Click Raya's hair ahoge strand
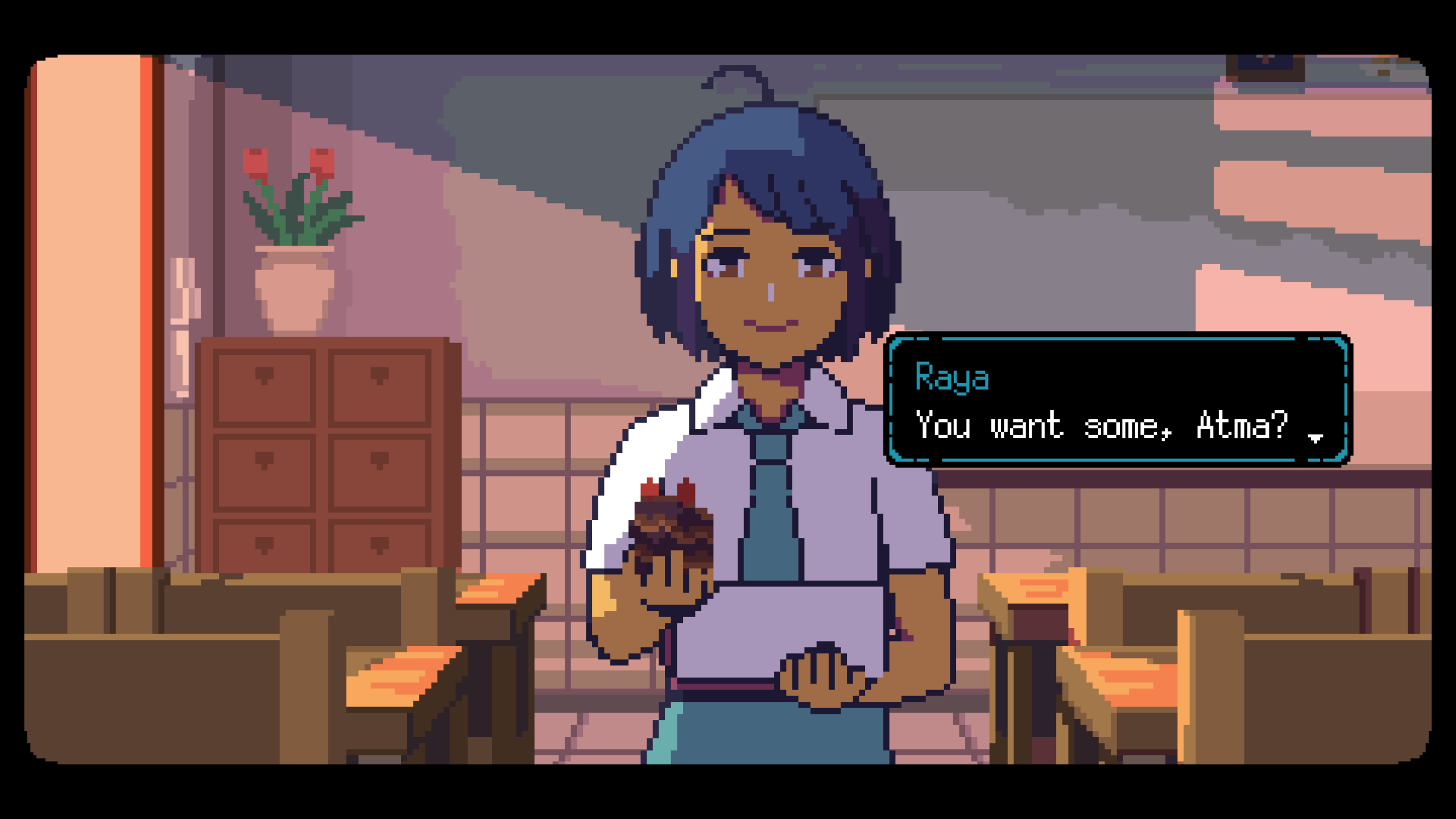 pyautogui.click(x=739, y=80)
